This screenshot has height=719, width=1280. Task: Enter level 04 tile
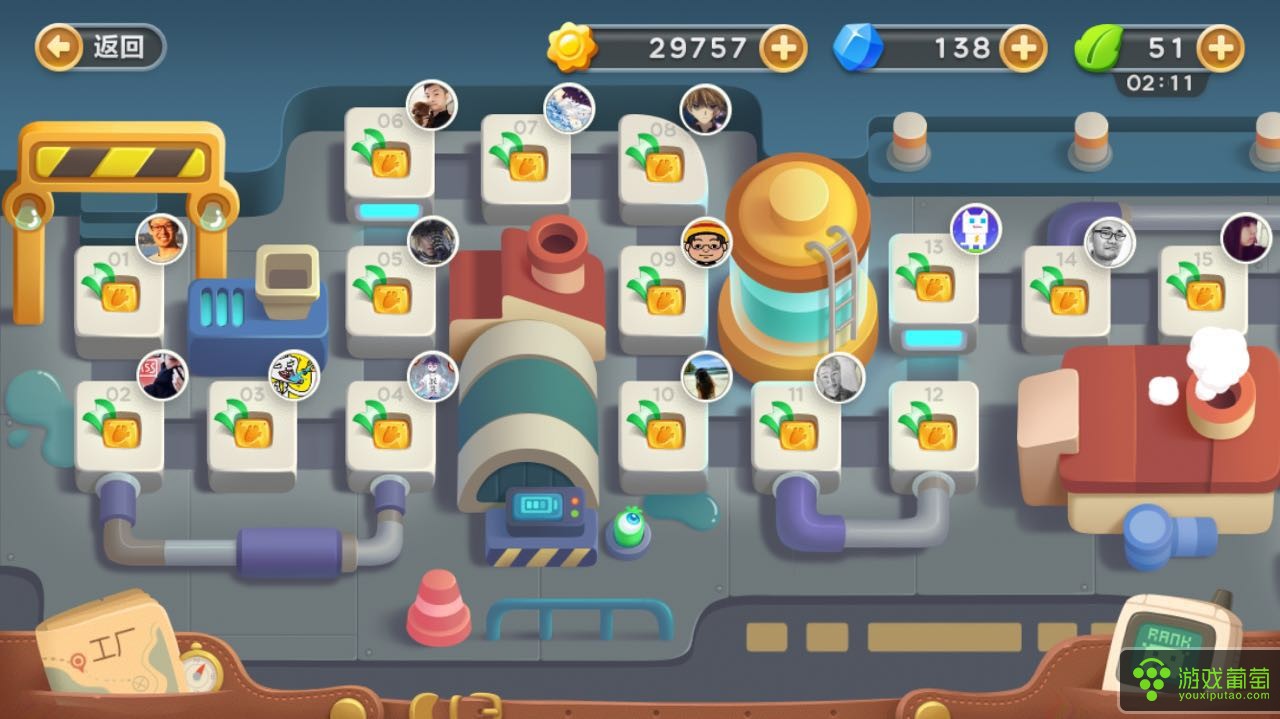[390, 428]
